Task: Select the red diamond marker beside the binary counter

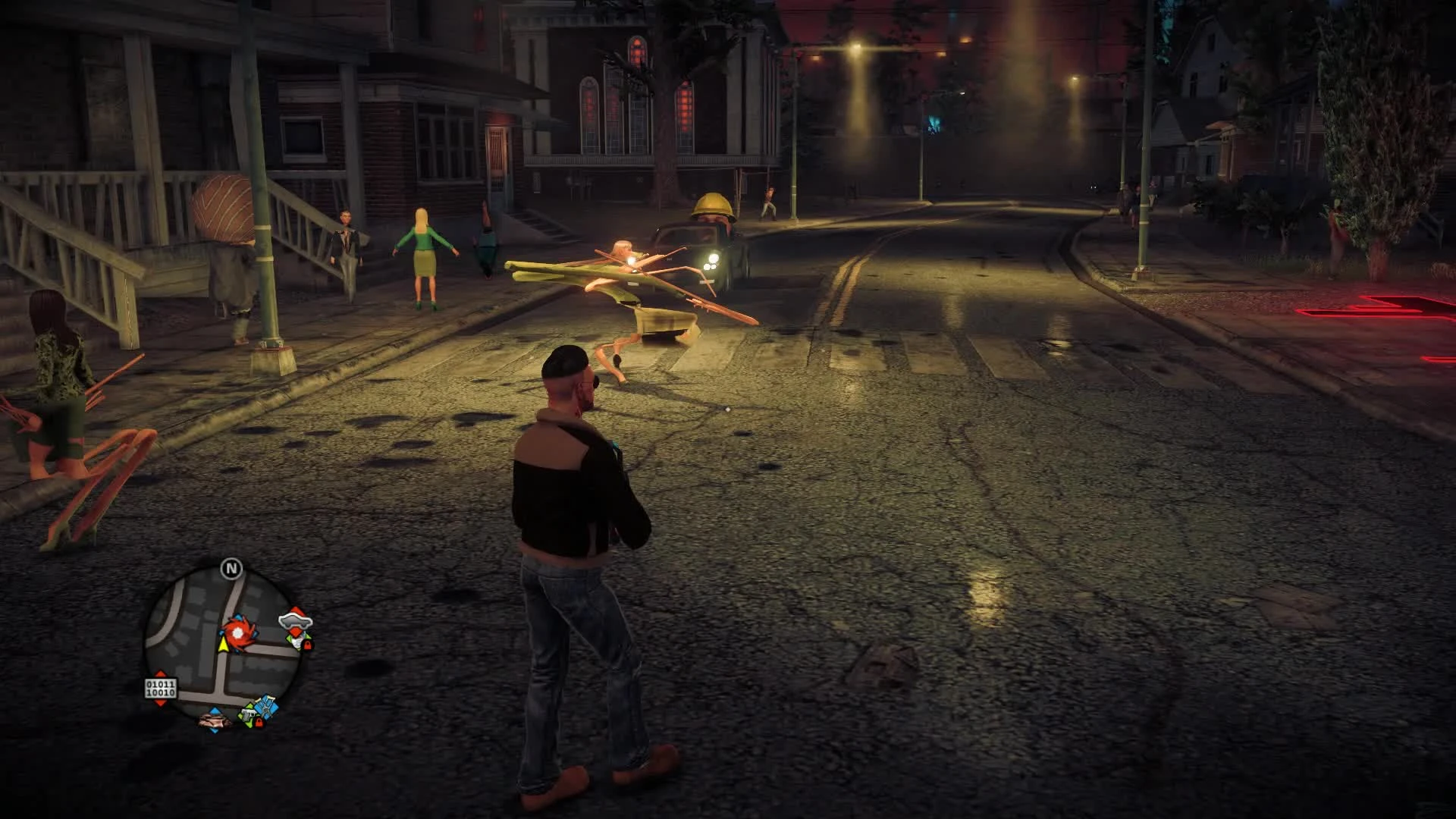Action: [162, 673]
